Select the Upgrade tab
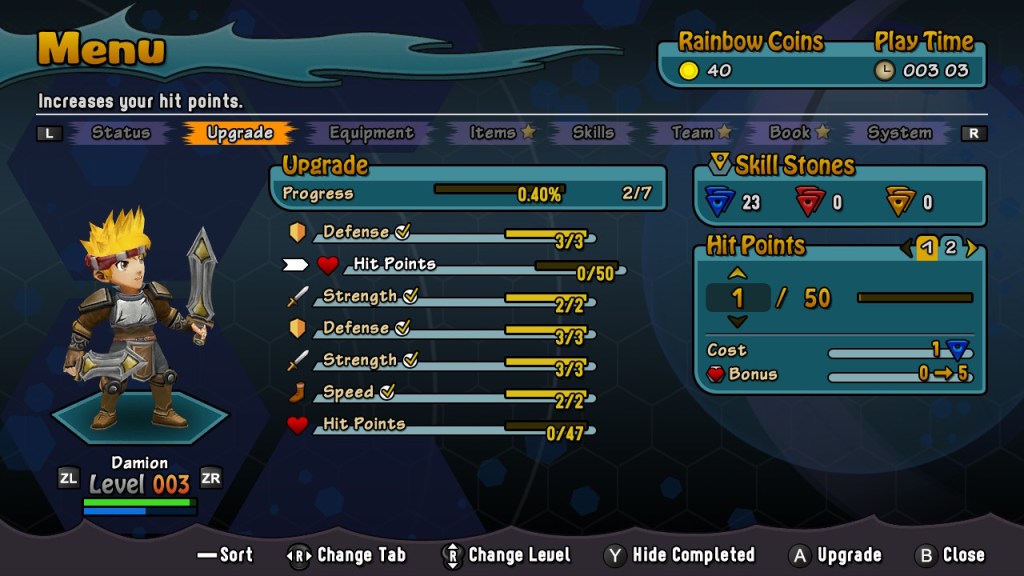 click(x=240, y=133)
